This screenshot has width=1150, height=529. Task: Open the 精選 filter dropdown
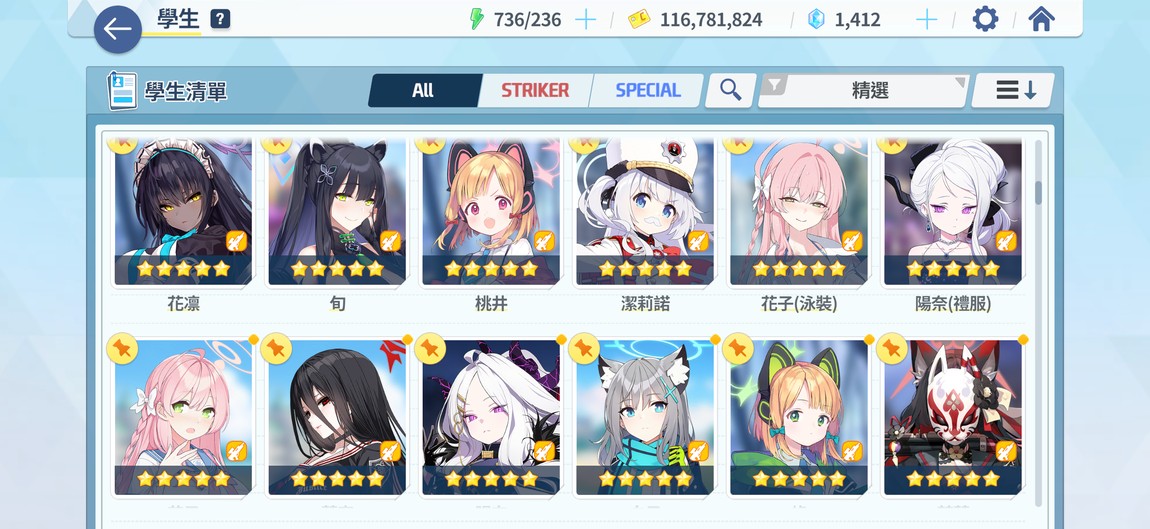pos(865,90)
